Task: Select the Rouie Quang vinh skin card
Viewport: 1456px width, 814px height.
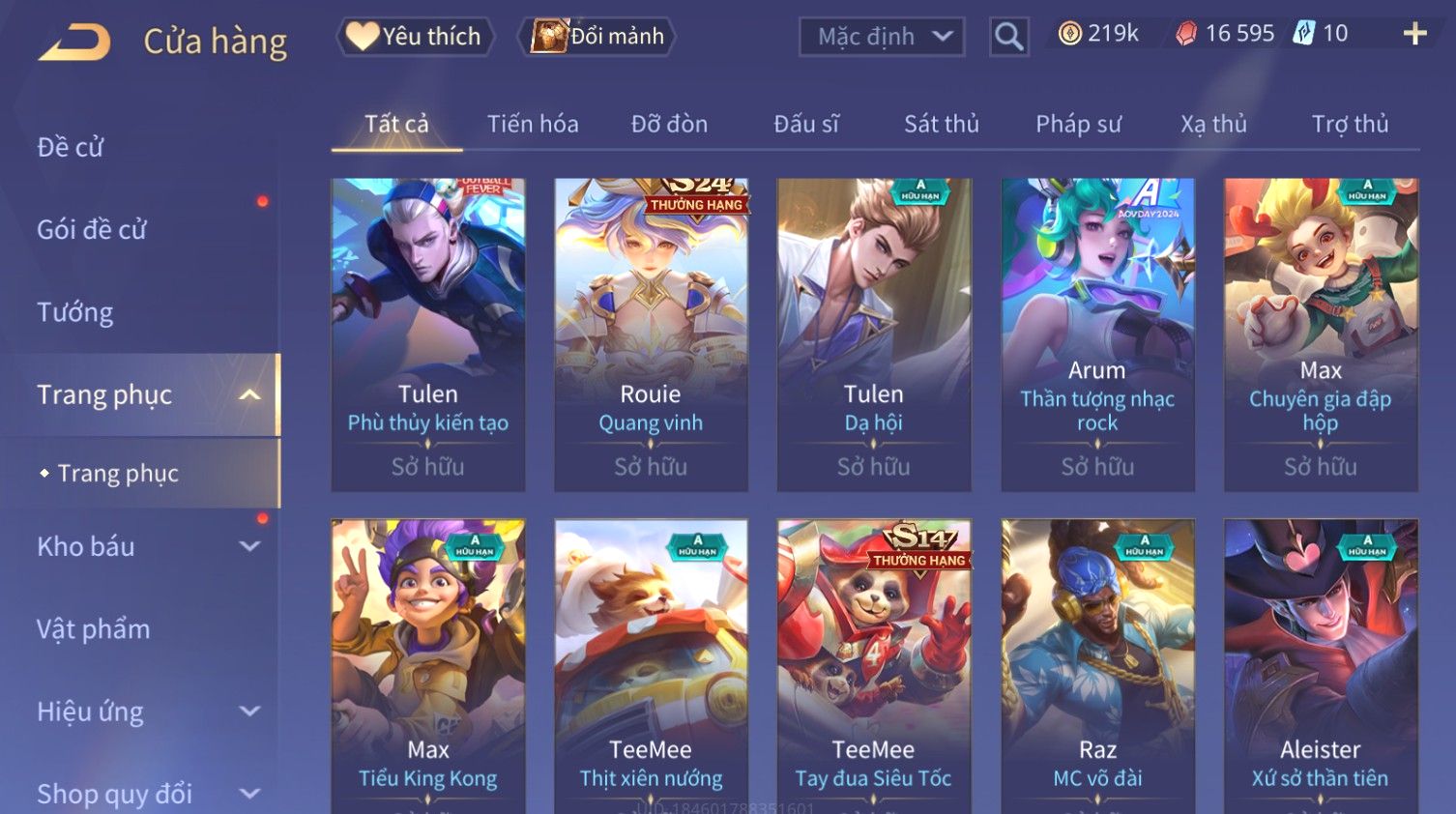Action: click(651, 334)
